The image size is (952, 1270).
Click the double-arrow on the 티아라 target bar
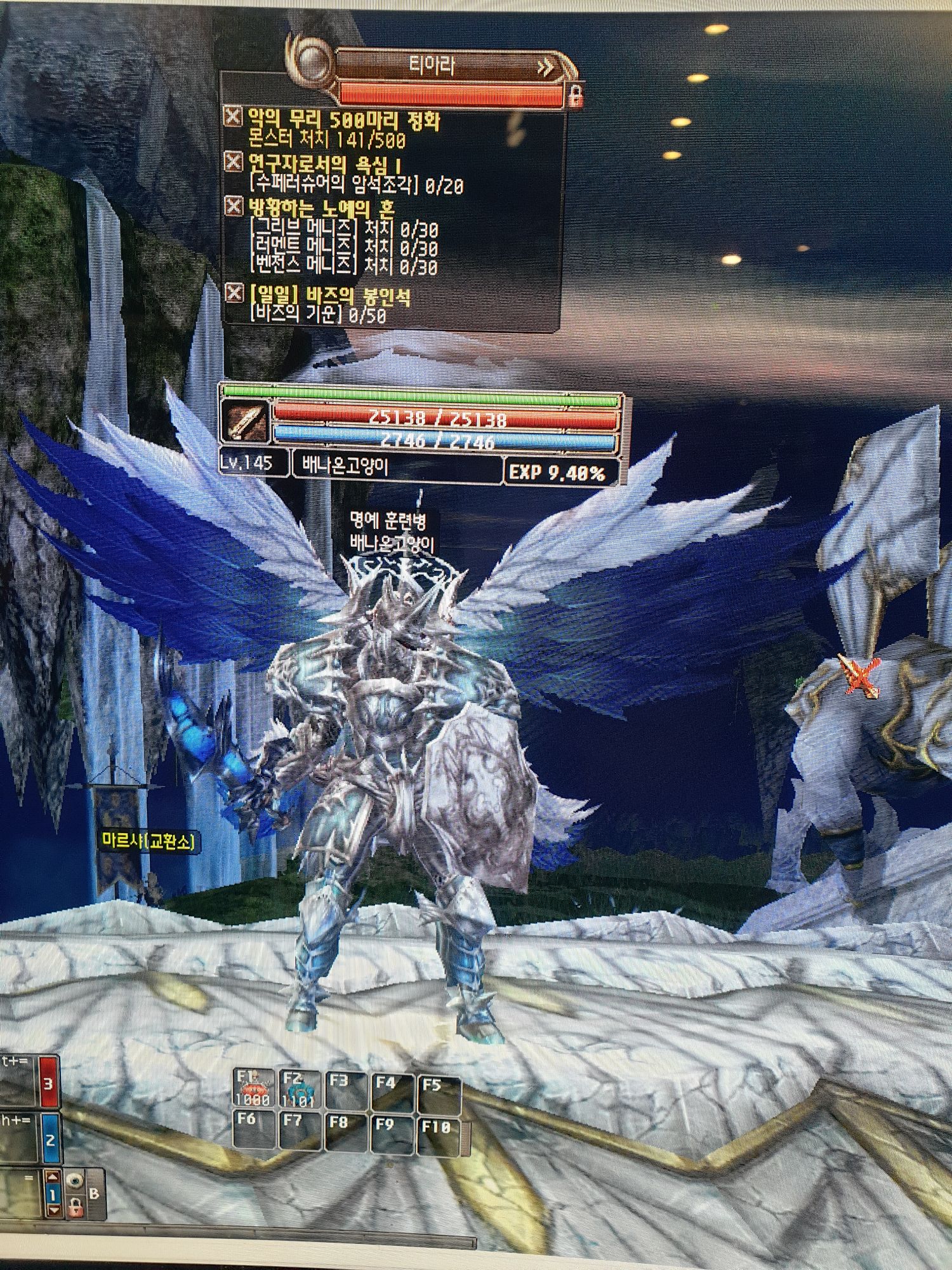[x=545, y=67]
